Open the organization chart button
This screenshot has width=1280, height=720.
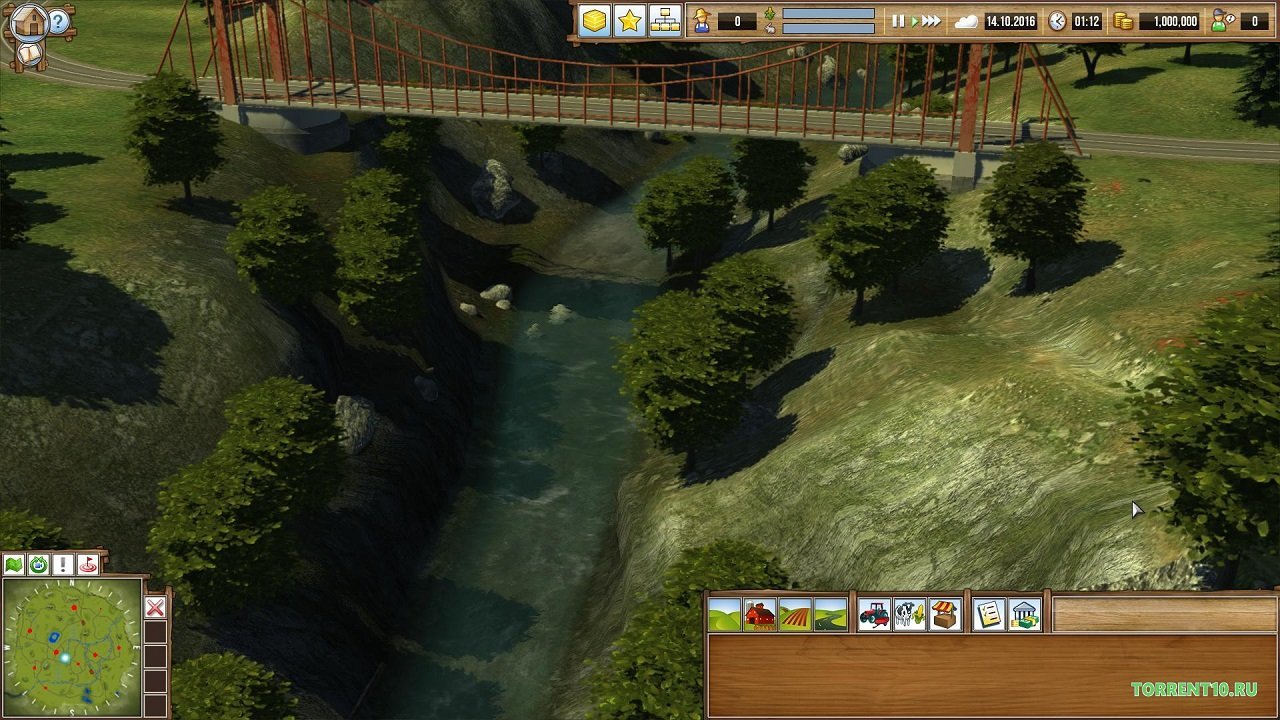(x=663, y=21)
